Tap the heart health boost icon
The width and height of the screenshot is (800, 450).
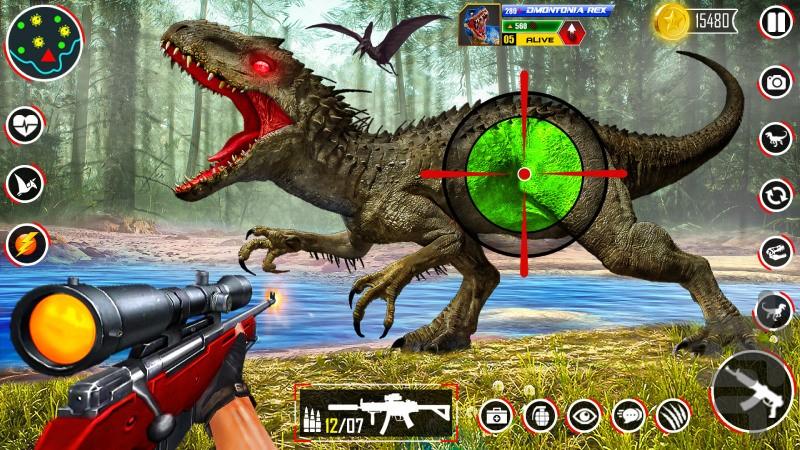[x=26, y=126]
